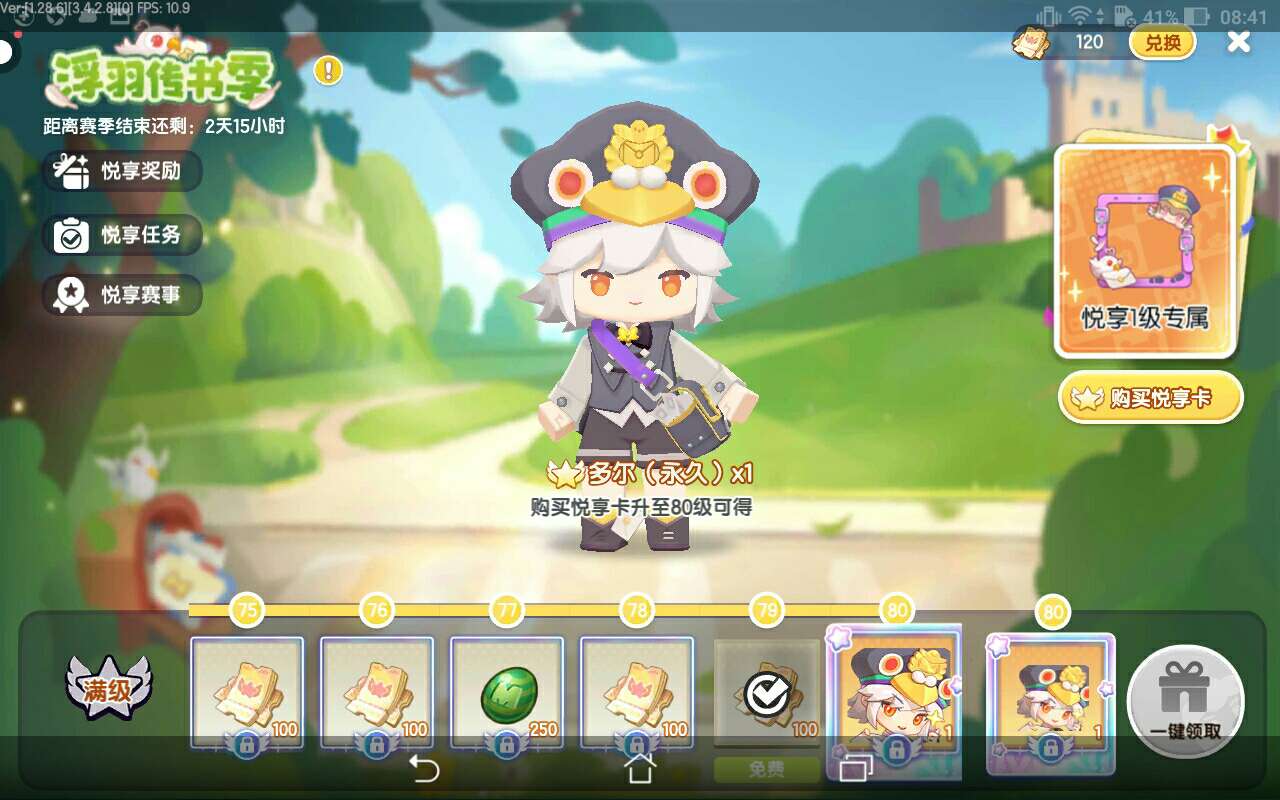Viewport: 1280px width, 800px height.
Task: Close the season pass screen
Action: pyautogui.click(x=1238, y=42)
